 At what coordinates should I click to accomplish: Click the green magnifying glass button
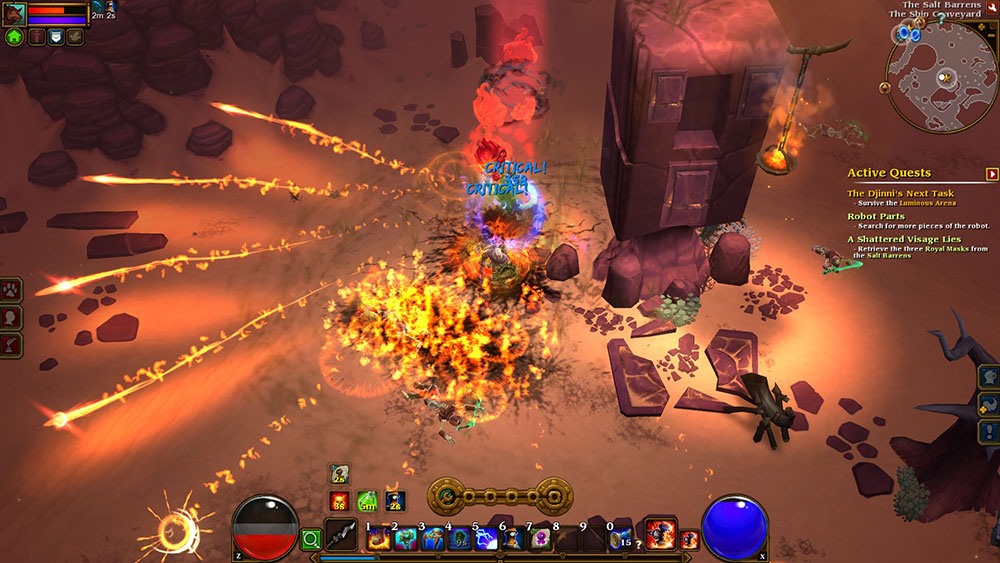(x=311, y=541)
